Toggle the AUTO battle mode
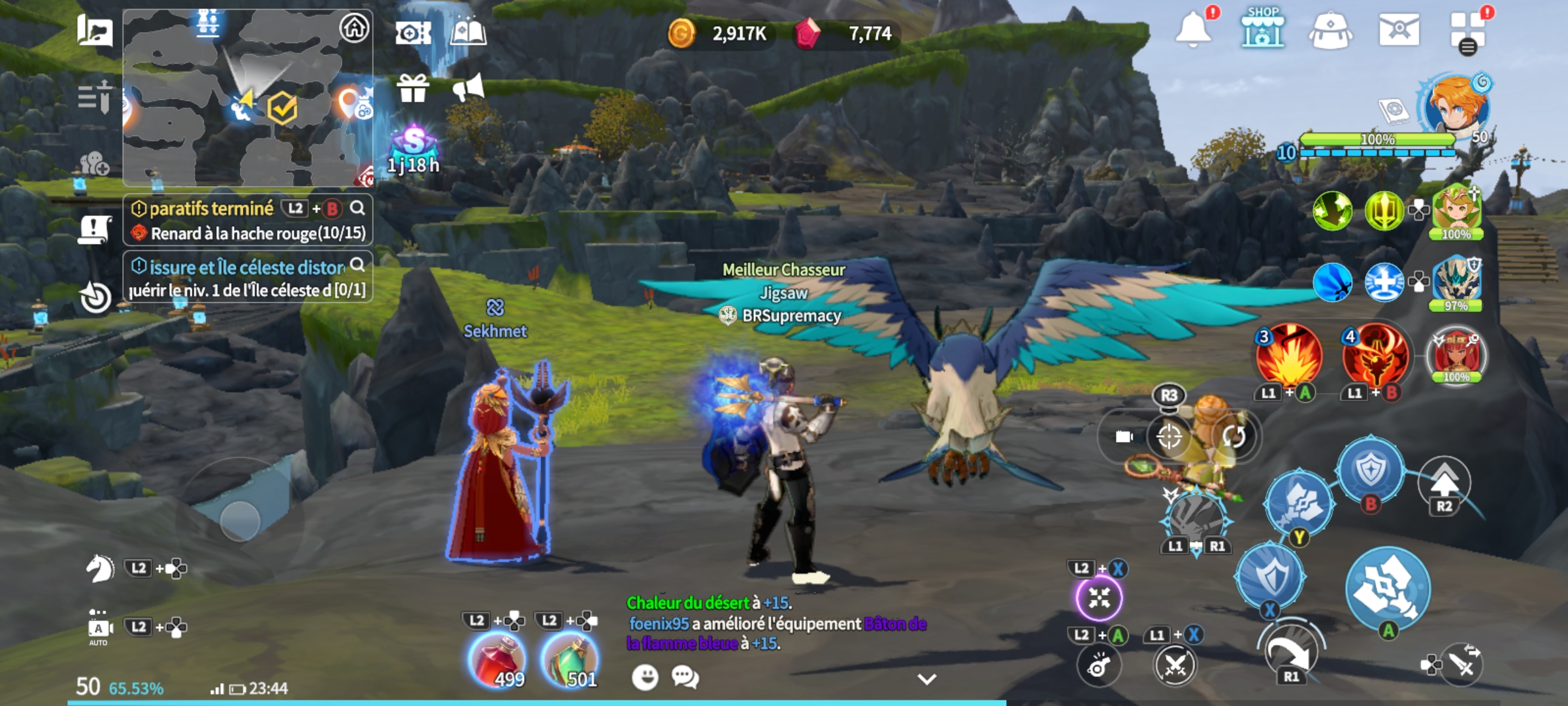Screen dimensions: 1568x706 (99, 628)
